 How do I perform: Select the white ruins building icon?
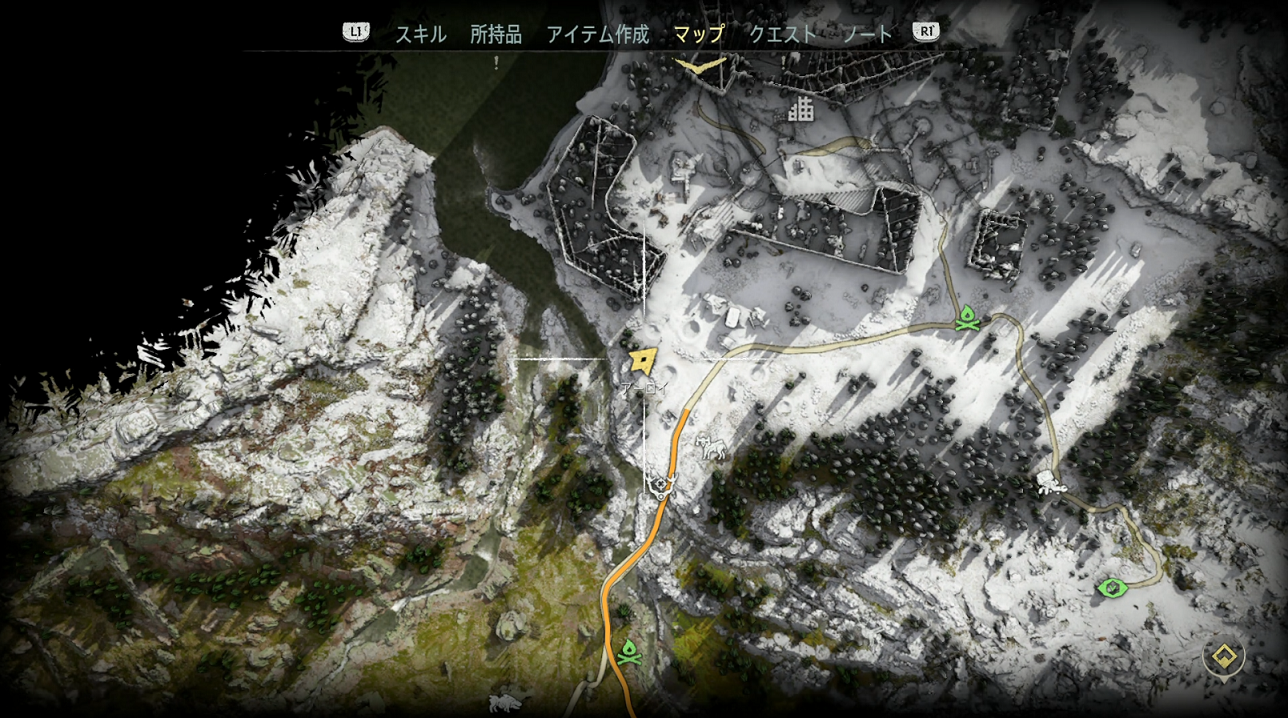click(800, 109)
